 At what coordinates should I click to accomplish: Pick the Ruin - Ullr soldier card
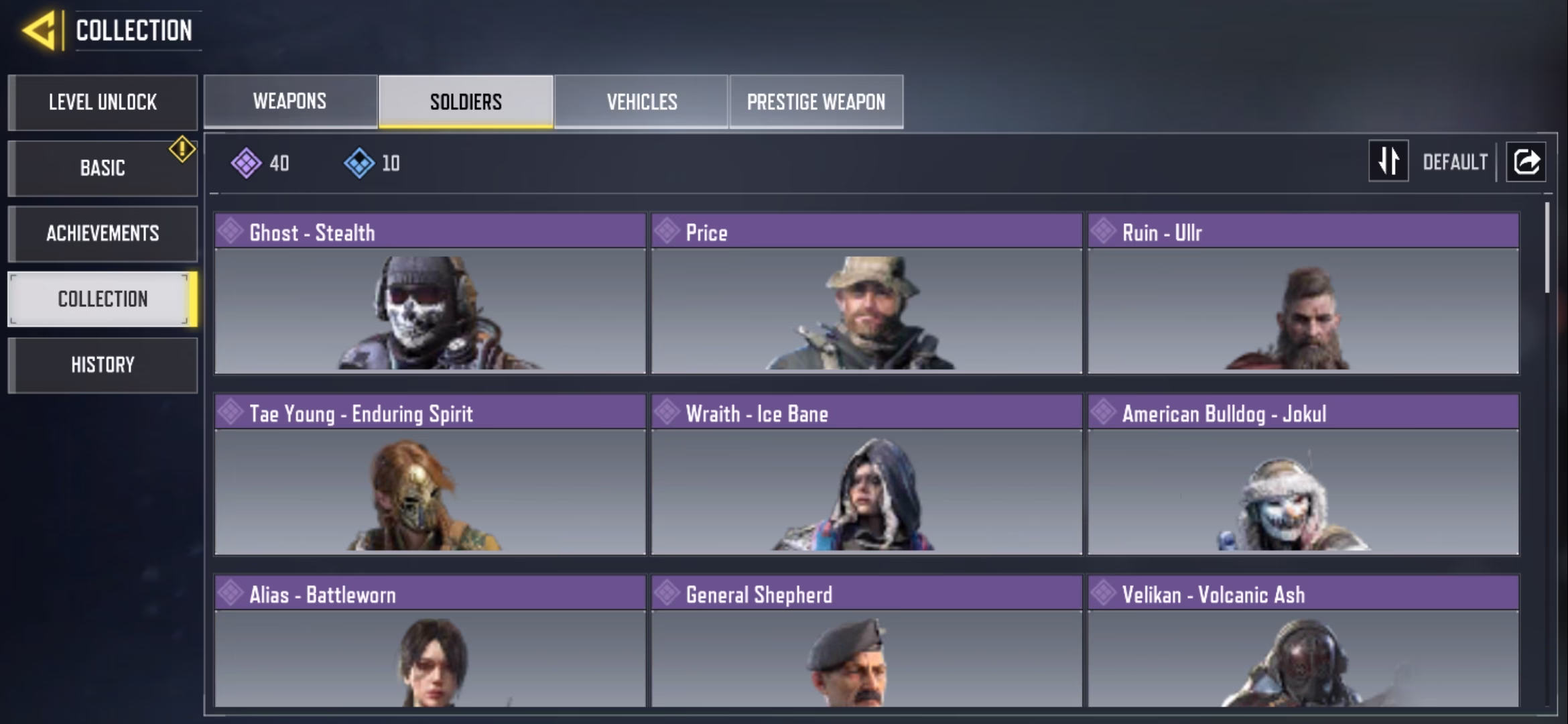[1303, 294]
